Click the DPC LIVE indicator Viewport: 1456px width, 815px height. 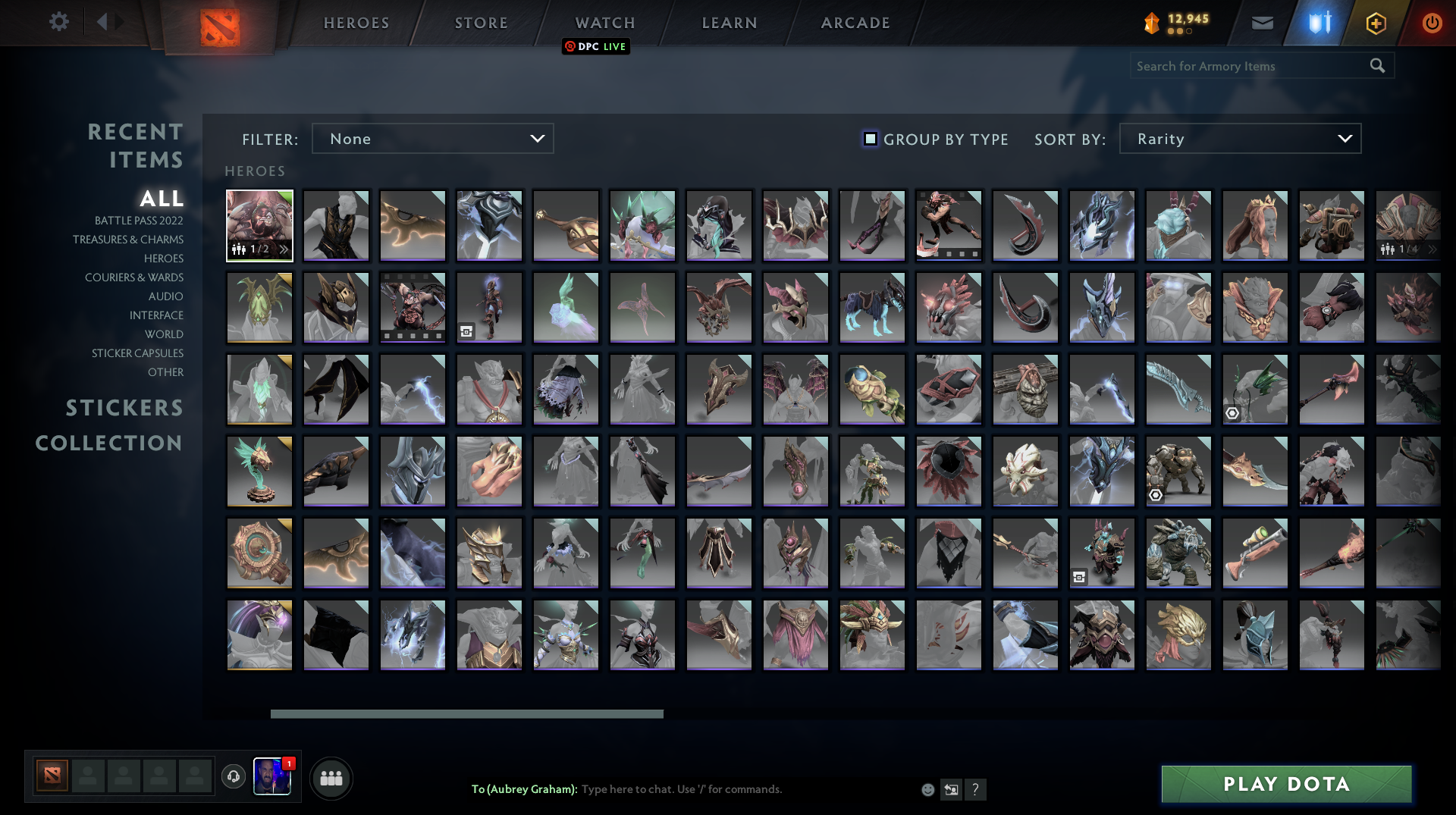[596, 46]
